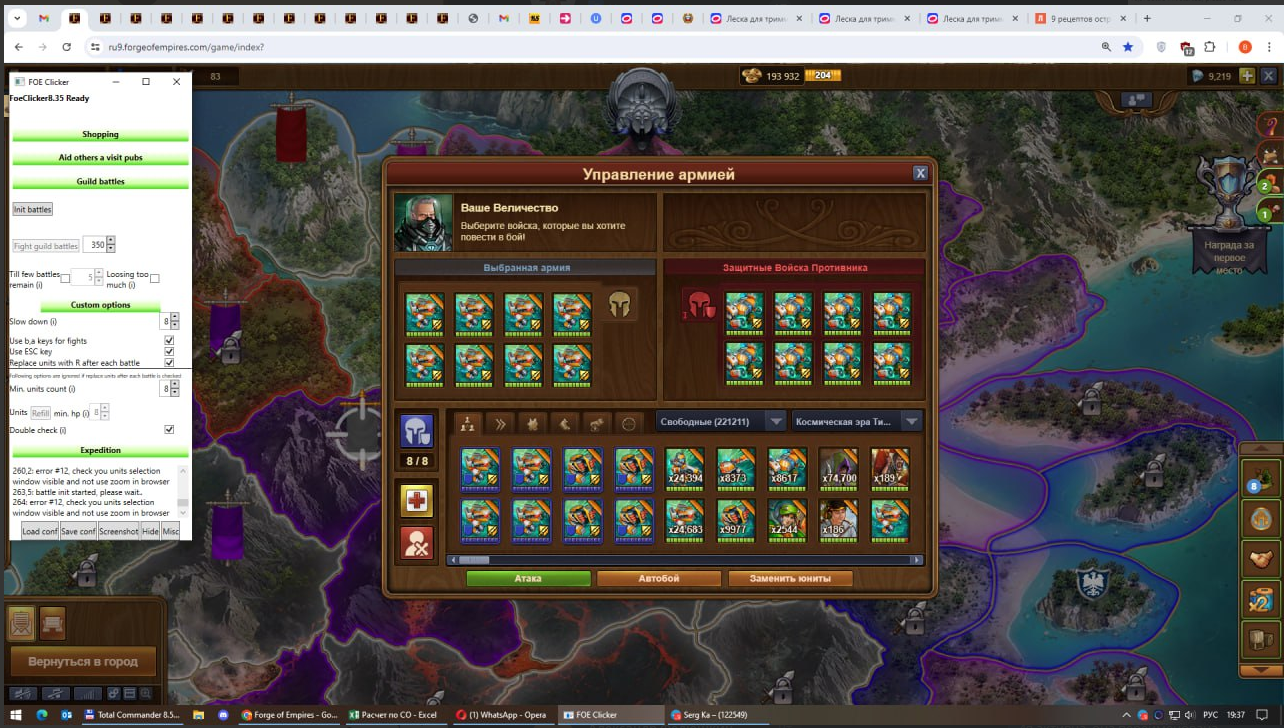Open the Свободные units filter dropdown
Screen dimensions: 1284x728
(721, 422)
